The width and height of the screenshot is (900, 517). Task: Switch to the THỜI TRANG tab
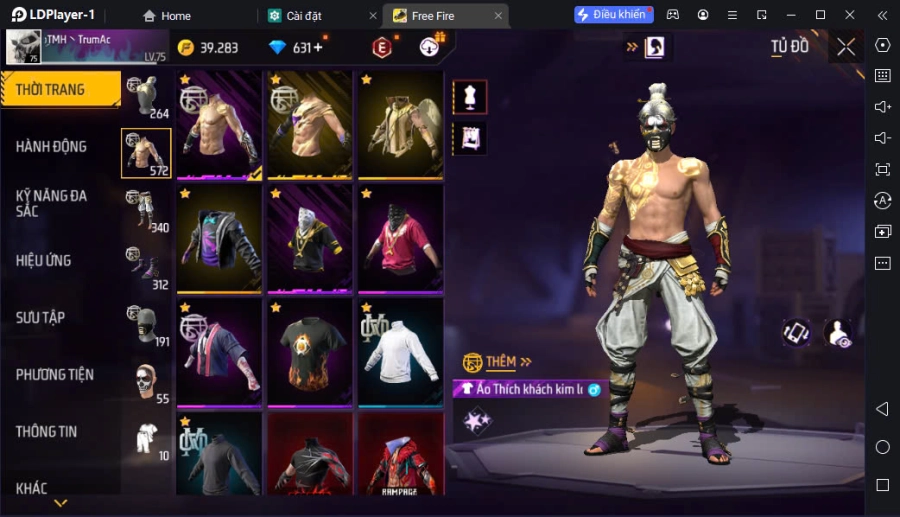coord(51,90)
